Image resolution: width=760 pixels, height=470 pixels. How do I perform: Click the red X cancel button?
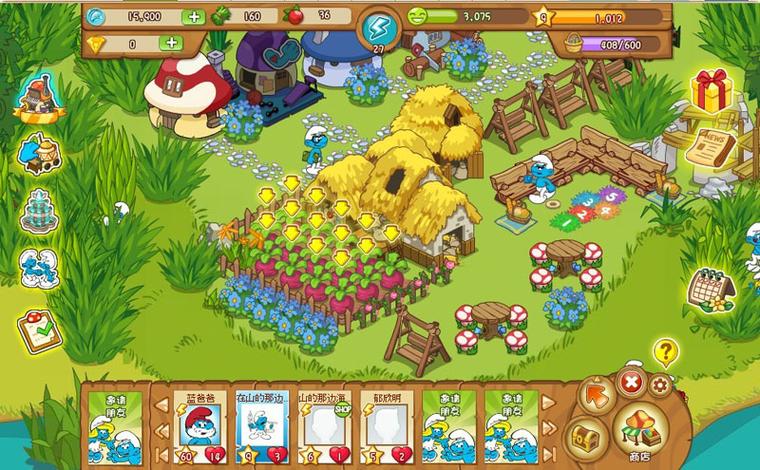pos(631,382)
